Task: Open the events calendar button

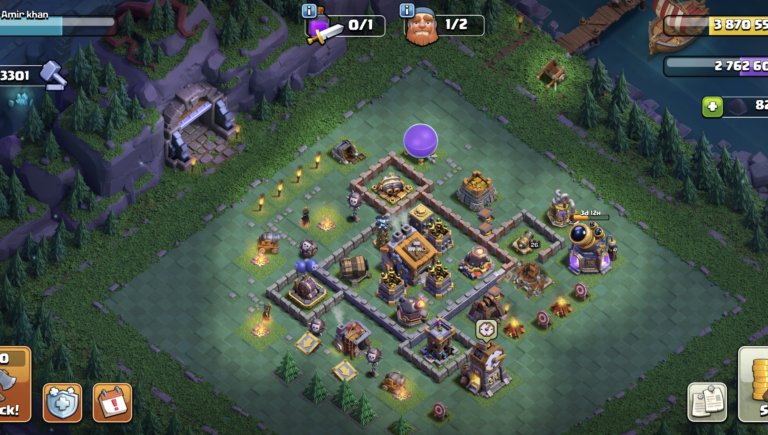Action: [112, 402]
